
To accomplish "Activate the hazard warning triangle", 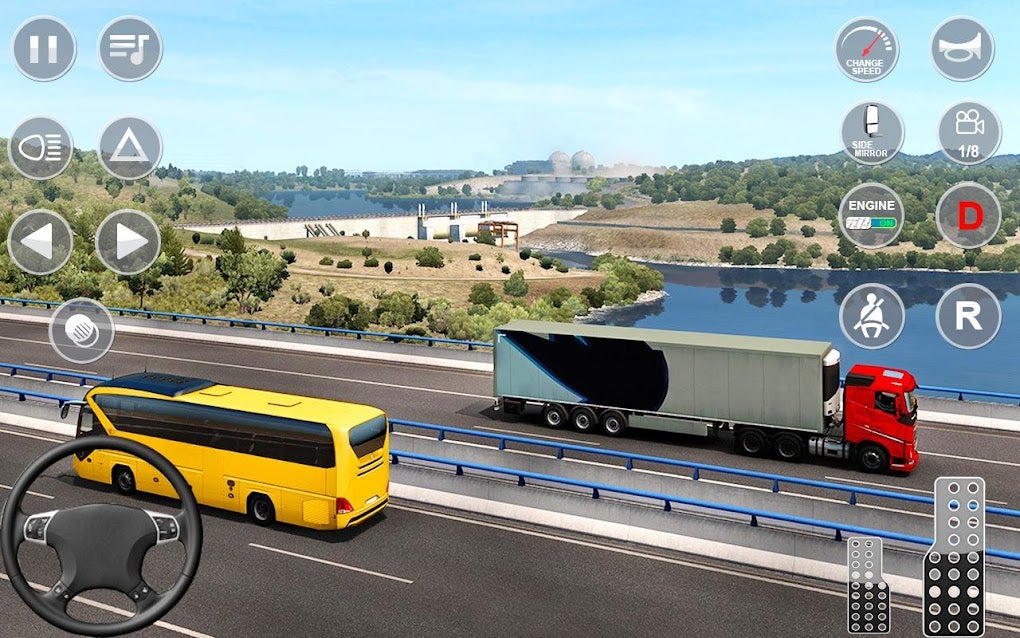I will (129, 148).
